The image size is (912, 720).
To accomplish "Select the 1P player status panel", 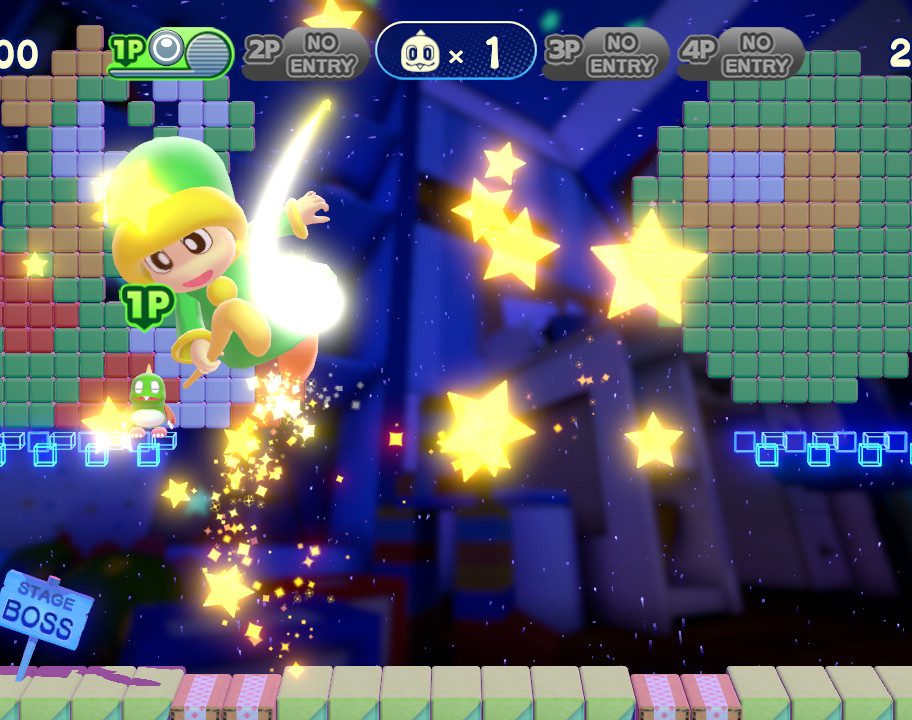I will pos(171,52).
